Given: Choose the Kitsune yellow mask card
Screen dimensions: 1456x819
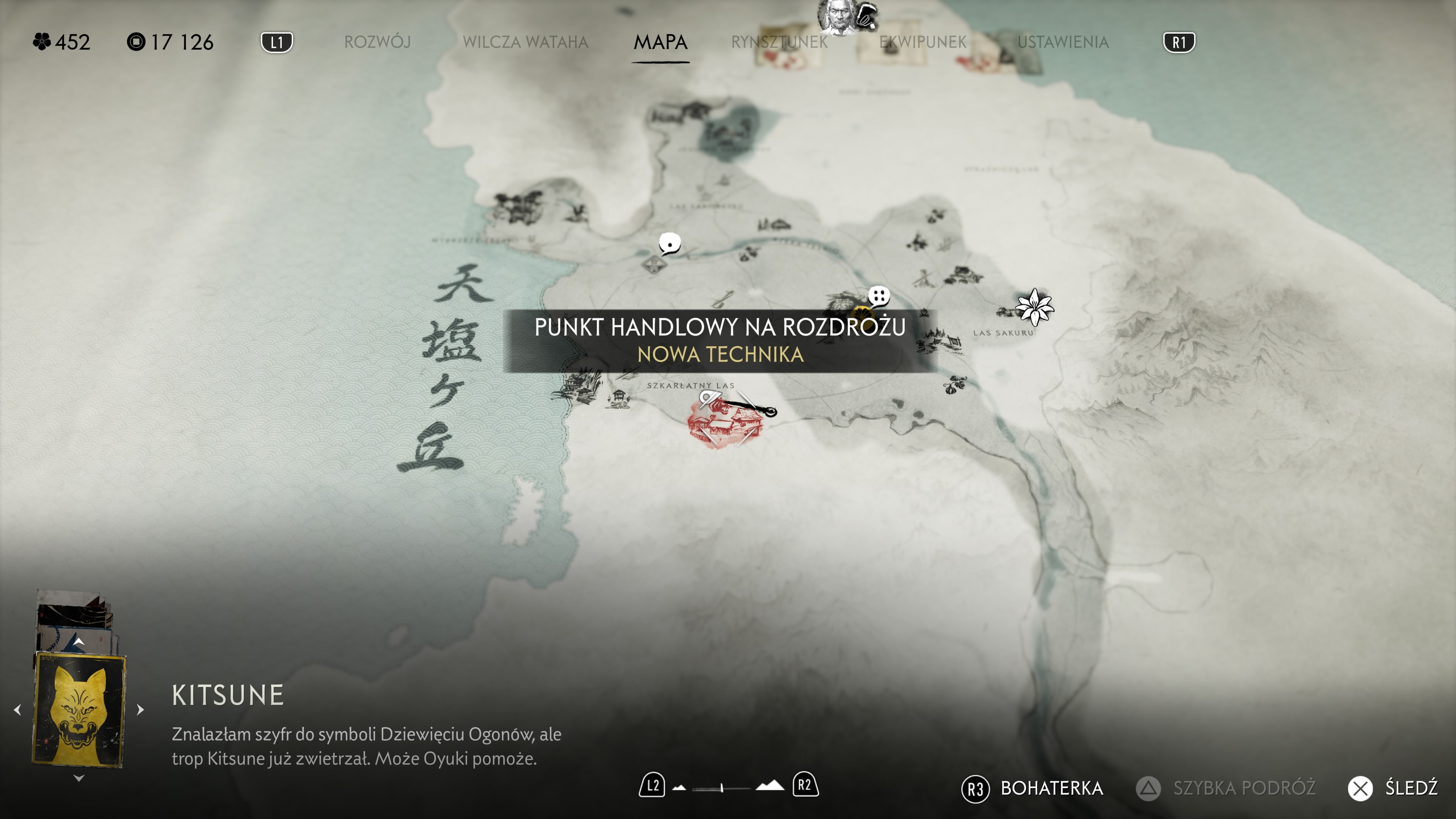Looking at the screenshot, I should (79, 709).
